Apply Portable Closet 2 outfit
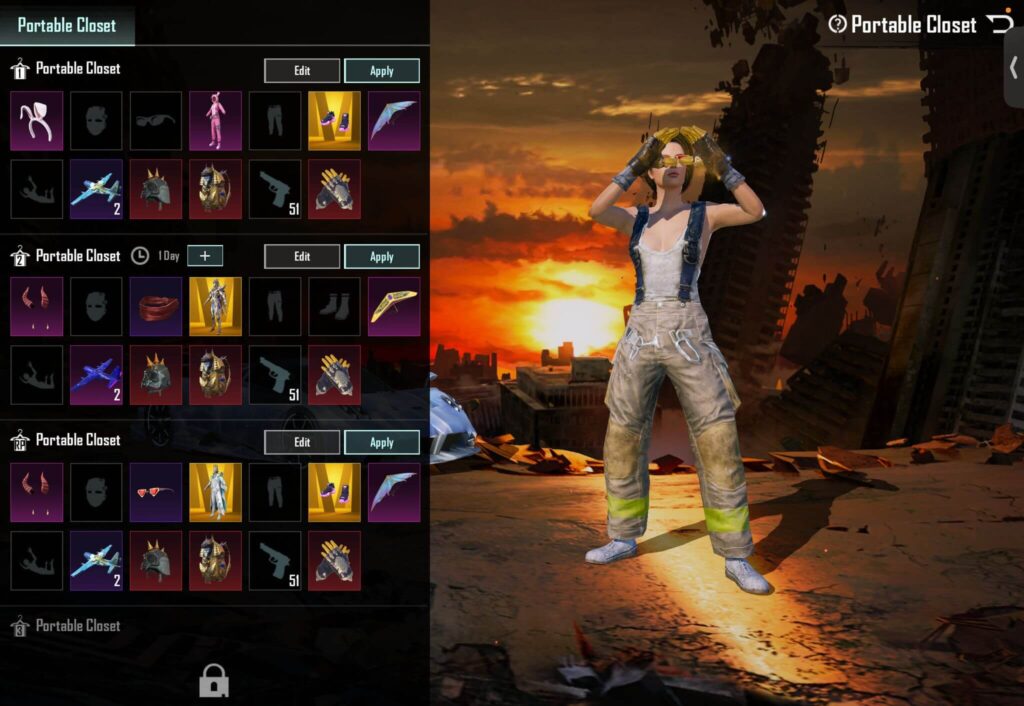 pos(382,257)
